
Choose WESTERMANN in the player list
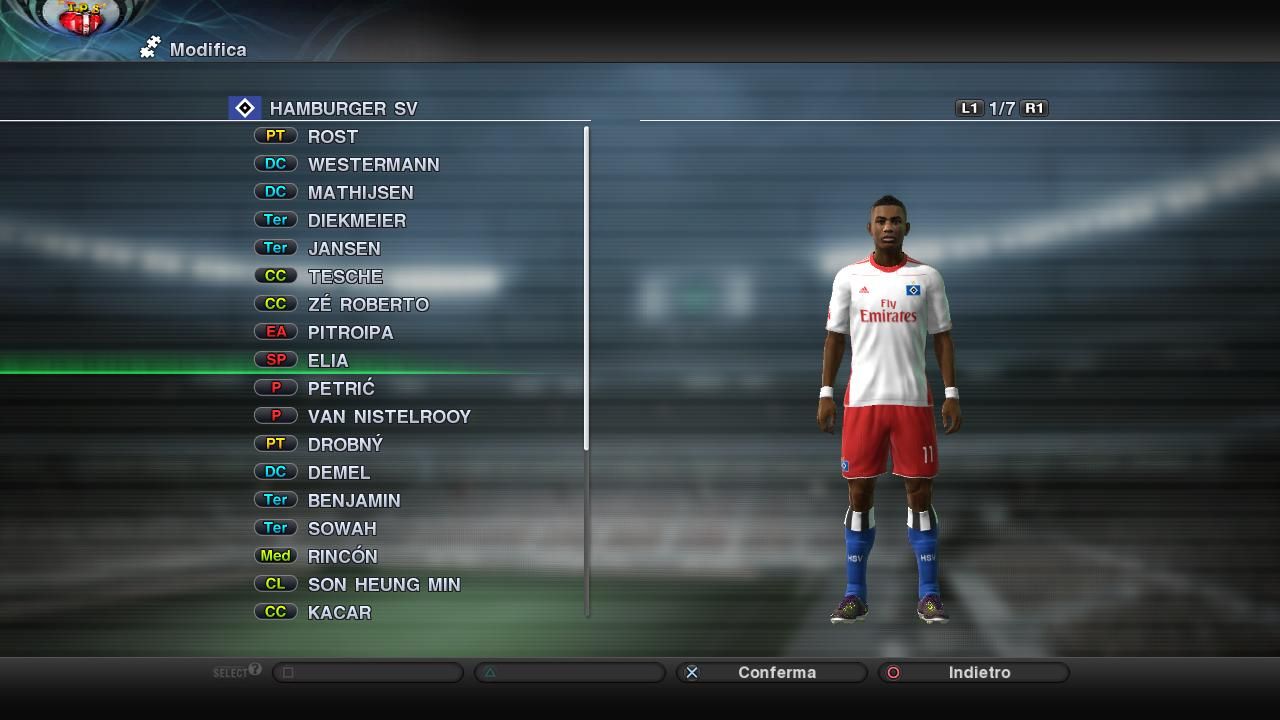pyautogui.click(x=373, y=165)
